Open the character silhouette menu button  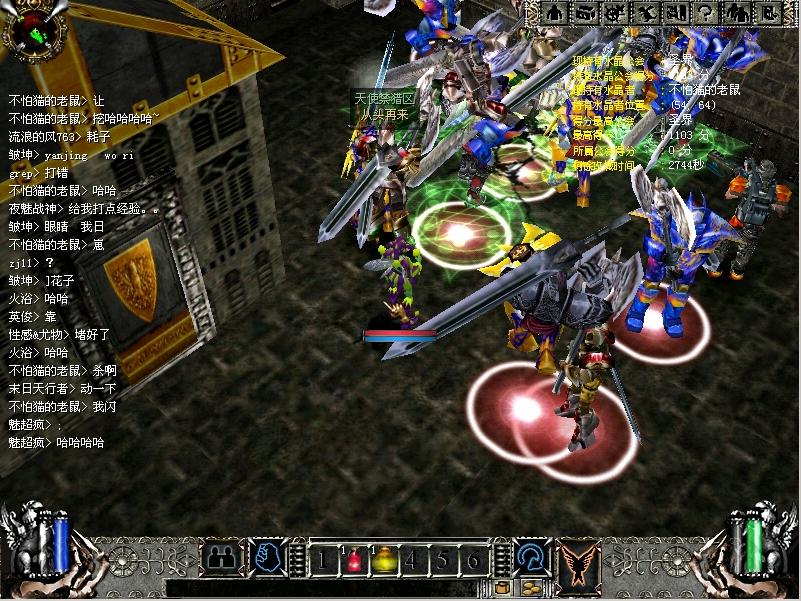[x=555, y=13]
